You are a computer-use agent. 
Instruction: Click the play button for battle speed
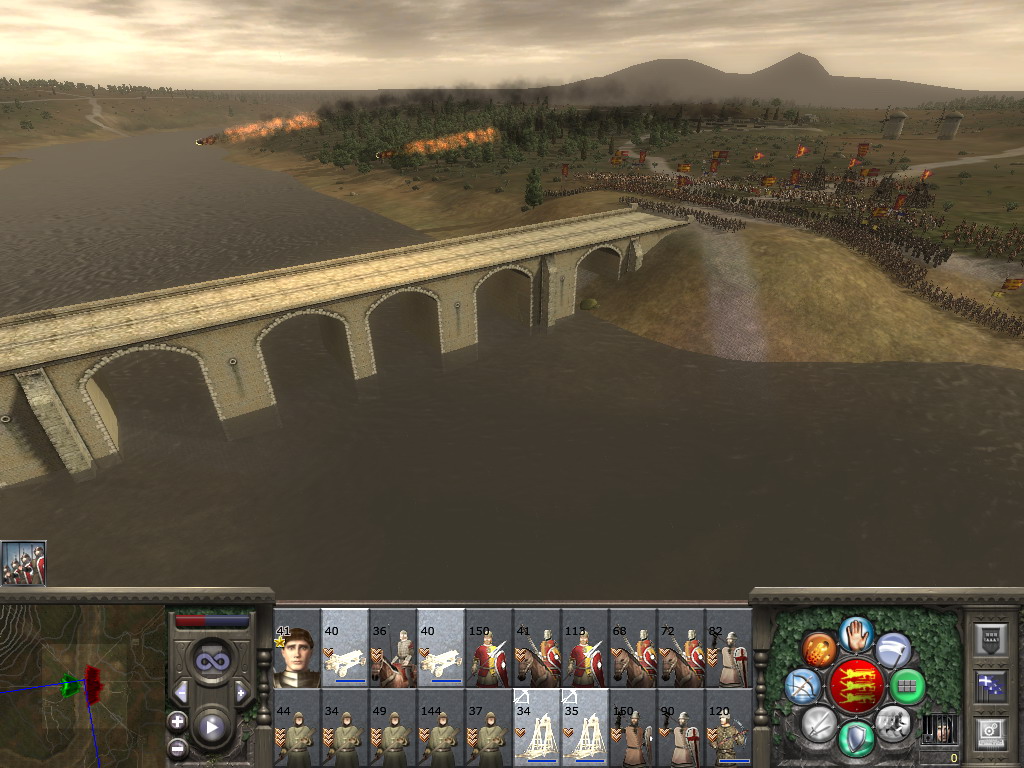coord(211,727)
